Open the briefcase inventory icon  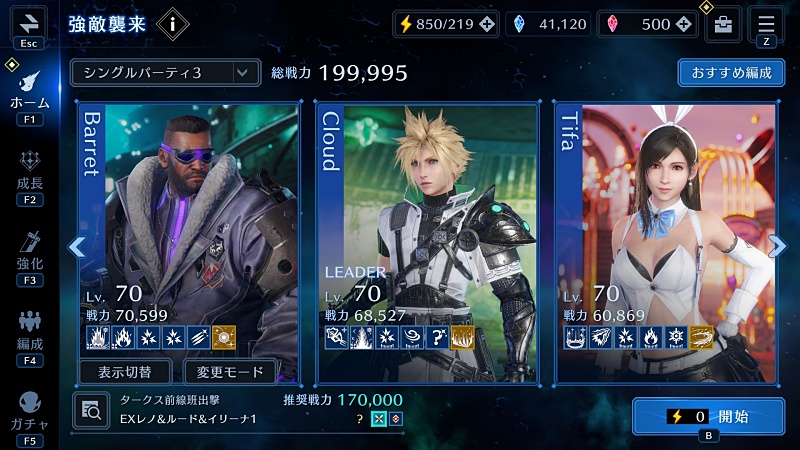pos(723,25)
